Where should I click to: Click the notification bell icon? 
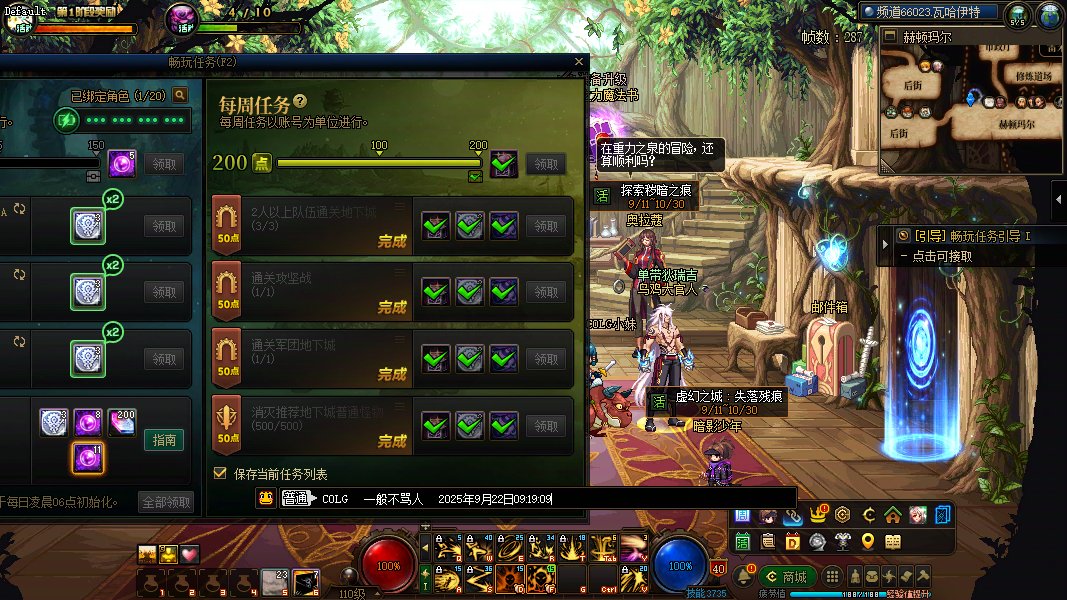744,577
